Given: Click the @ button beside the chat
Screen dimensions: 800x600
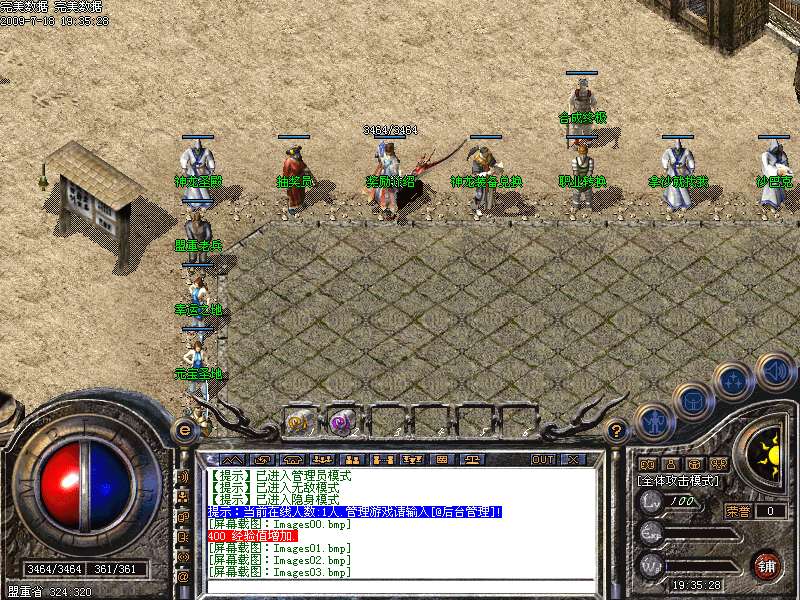Looking at the screenshot, I should [183, 577].
